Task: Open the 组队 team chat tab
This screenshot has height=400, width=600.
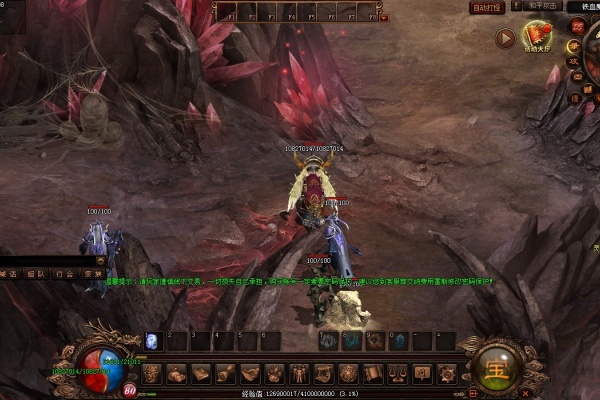Action: click(36, 273)
